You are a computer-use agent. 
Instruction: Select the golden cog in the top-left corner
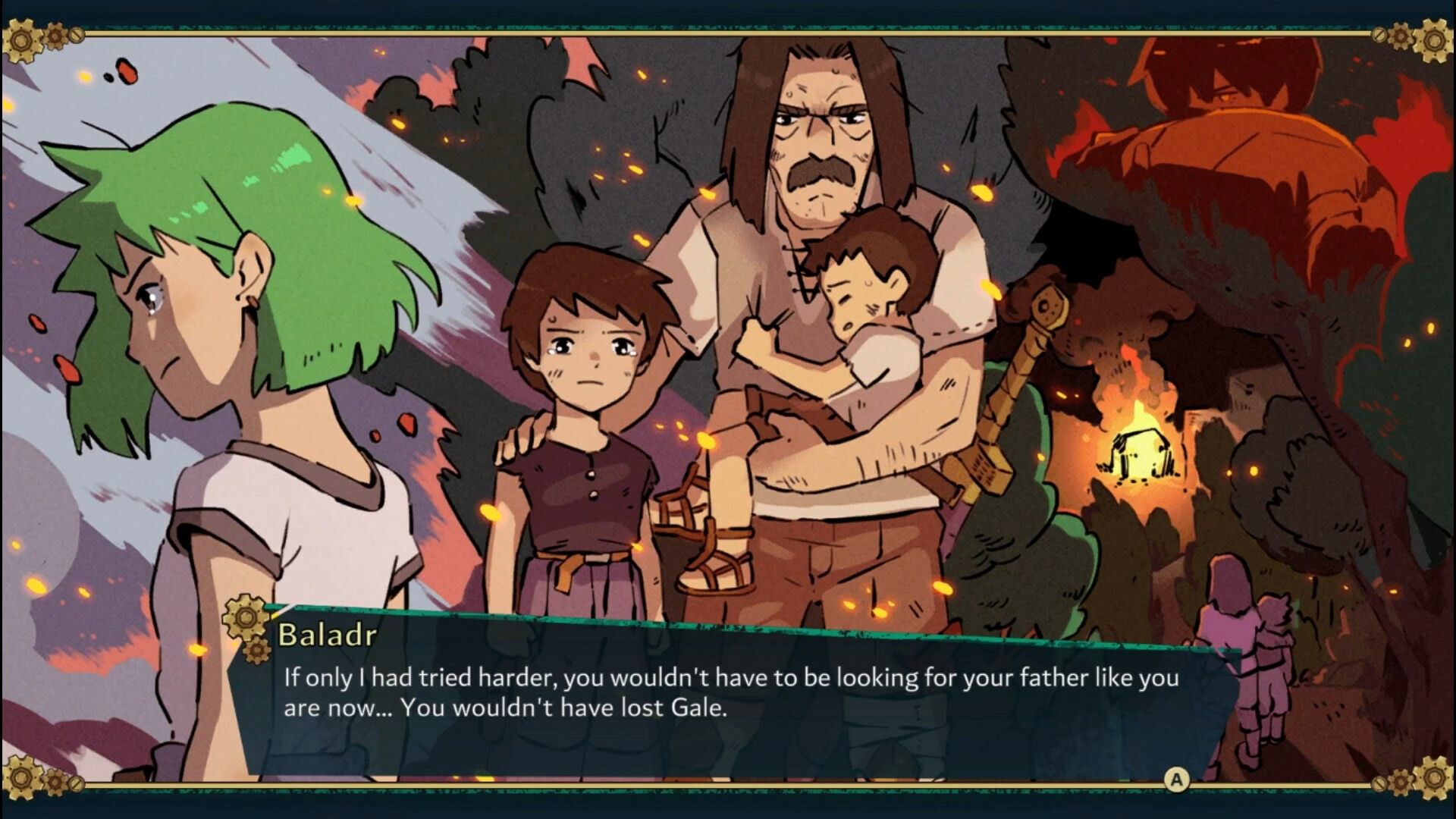tap(22, 39)
